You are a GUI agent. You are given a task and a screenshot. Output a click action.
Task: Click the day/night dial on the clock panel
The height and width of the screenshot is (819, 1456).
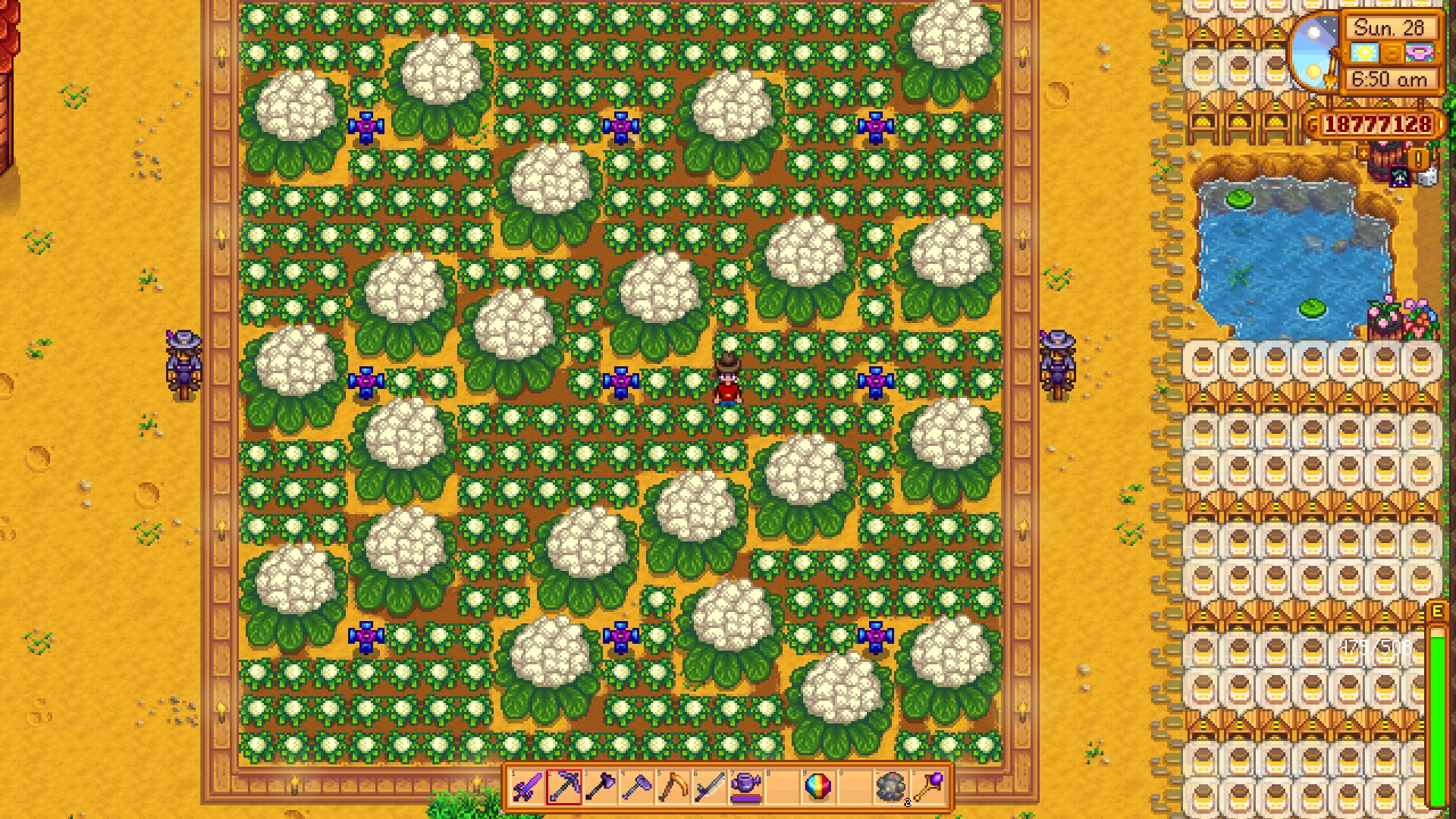point(1316,54)
